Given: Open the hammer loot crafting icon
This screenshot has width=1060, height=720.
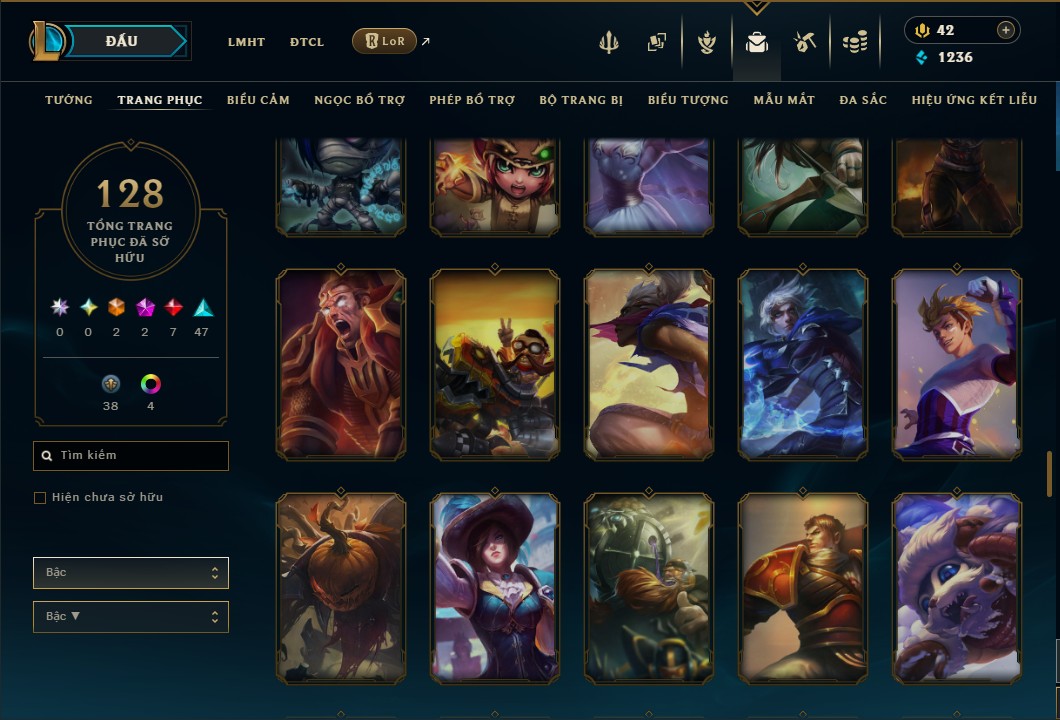Looking at the screenshot, I should [805, 42].
